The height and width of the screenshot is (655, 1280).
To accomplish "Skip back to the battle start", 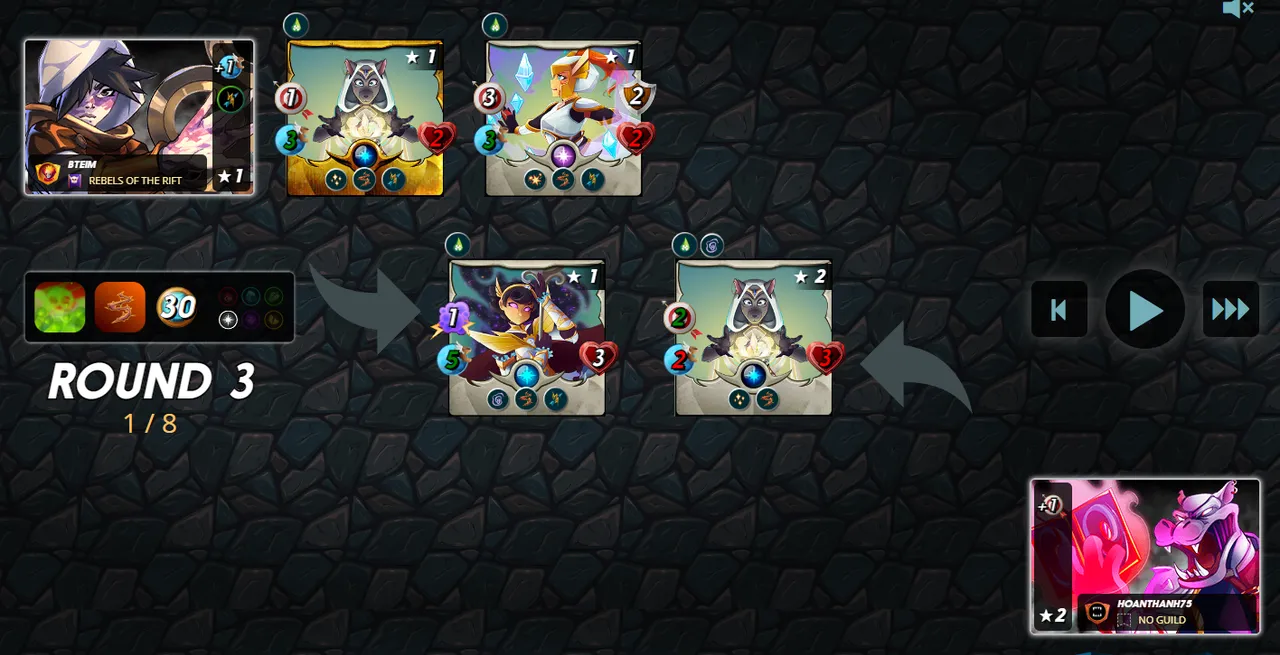I will (1059, 310).
